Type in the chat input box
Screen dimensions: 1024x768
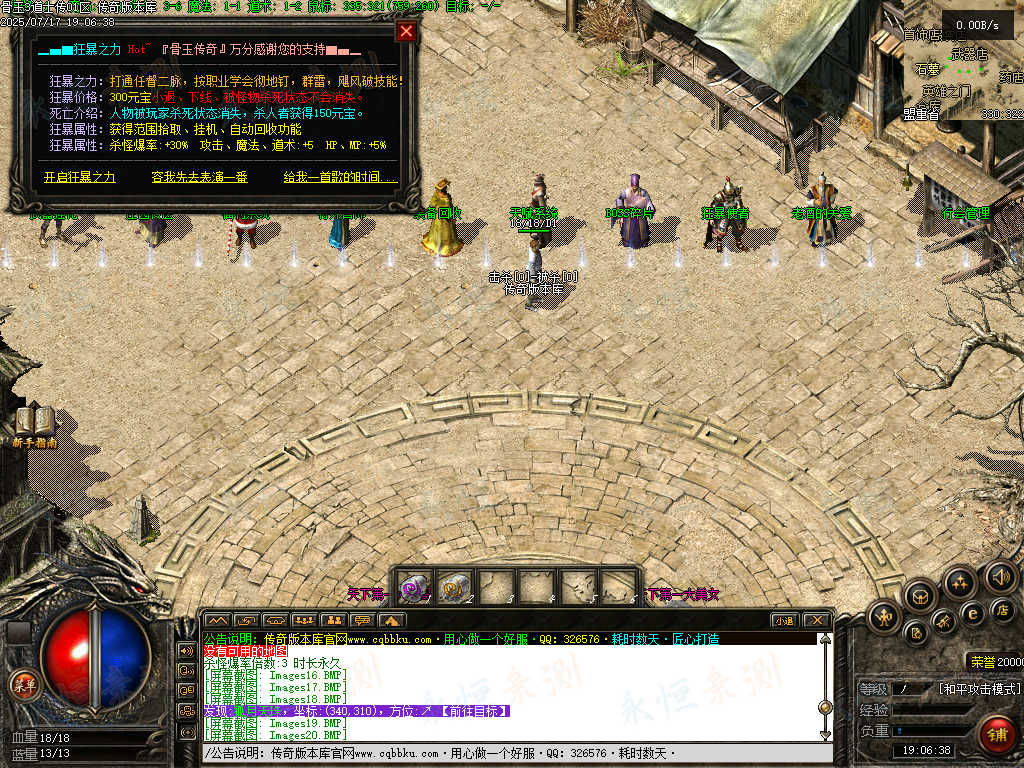pos(500,753)
